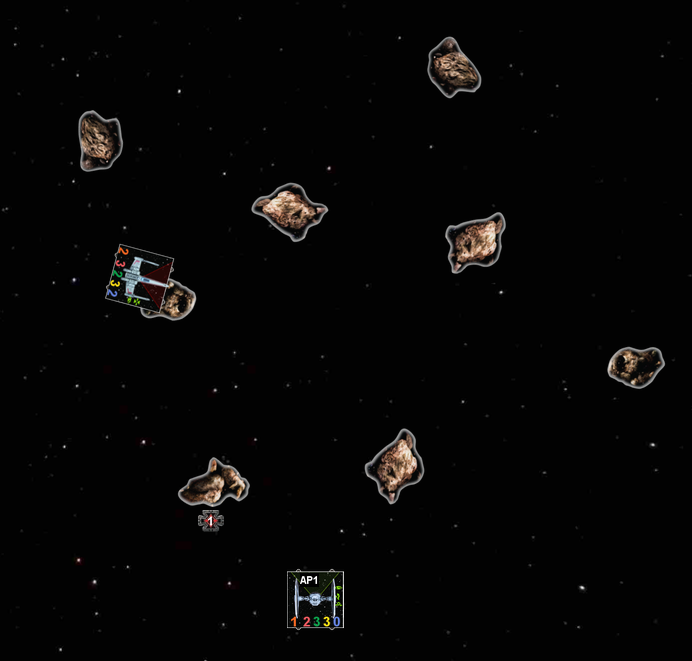The image size is (692, 661).
Task: Click the red numbered 1 marker token
Action: (210, 520)
